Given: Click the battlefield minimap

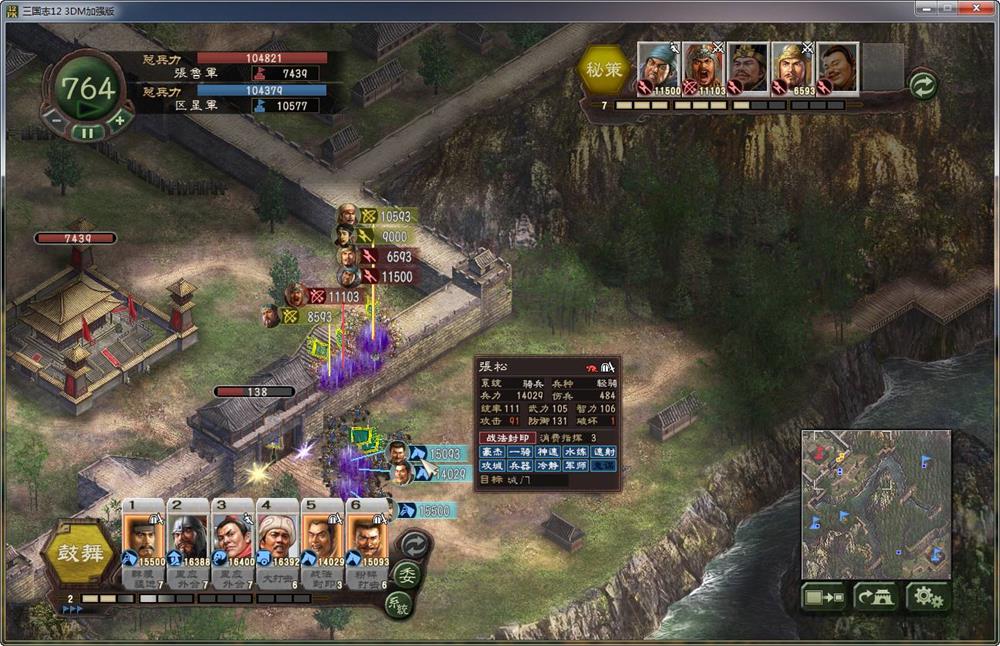Looking at the screenshot, I should click(875, 504).
